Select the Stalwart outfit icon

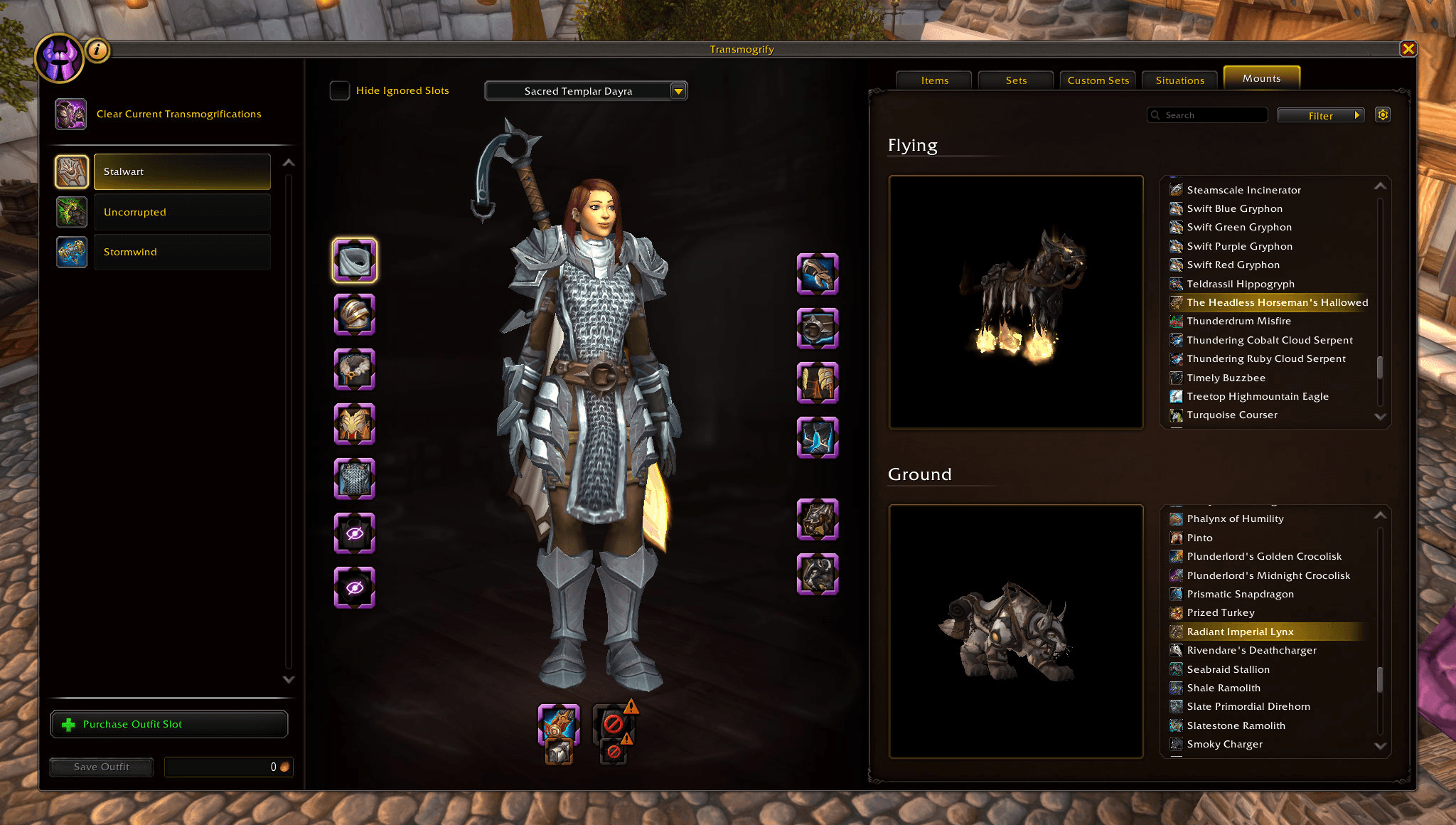coord(71,171)
